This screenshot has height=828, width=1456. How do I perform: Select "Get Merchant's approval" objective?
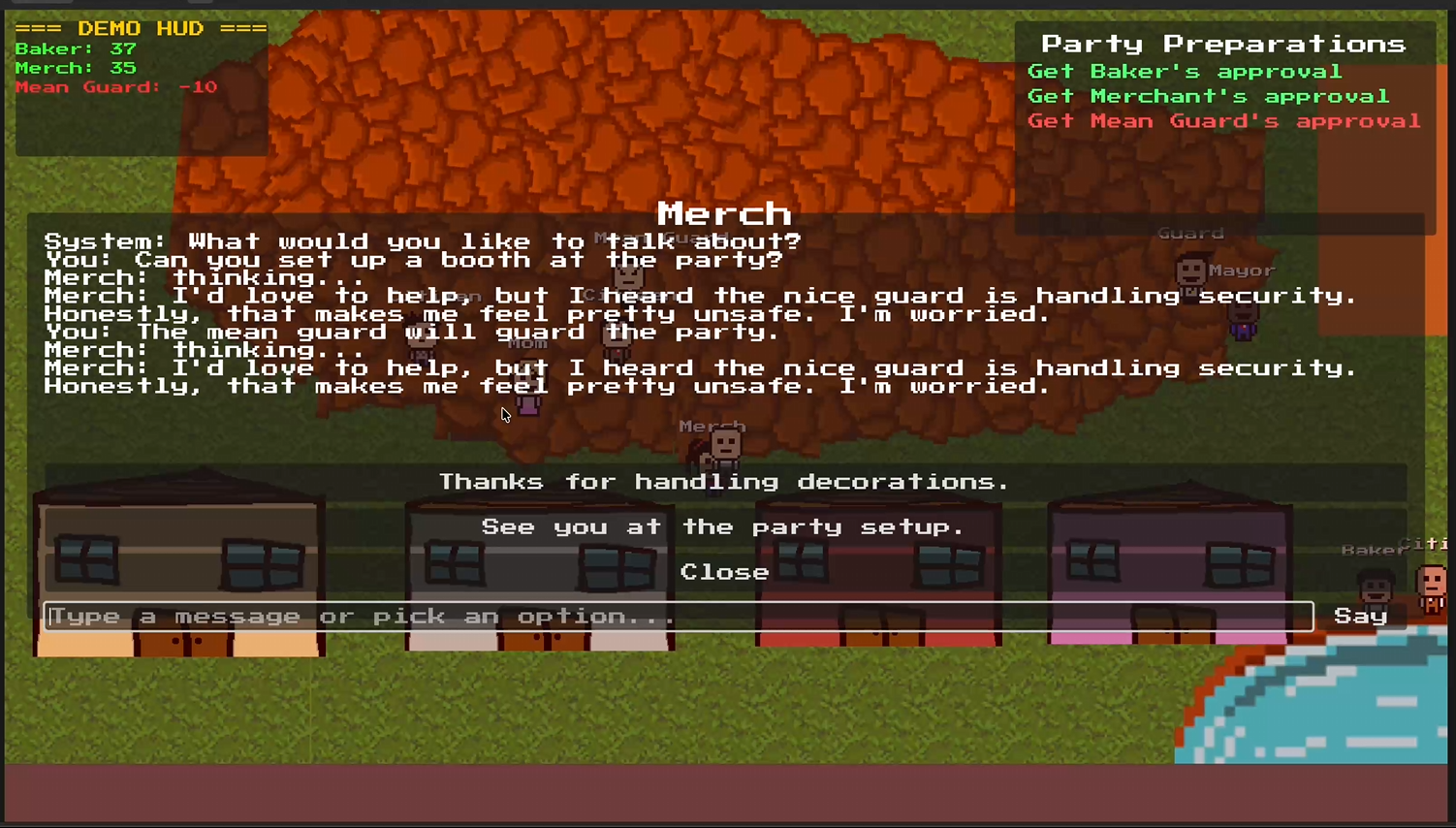click(x=1208, y=96)
